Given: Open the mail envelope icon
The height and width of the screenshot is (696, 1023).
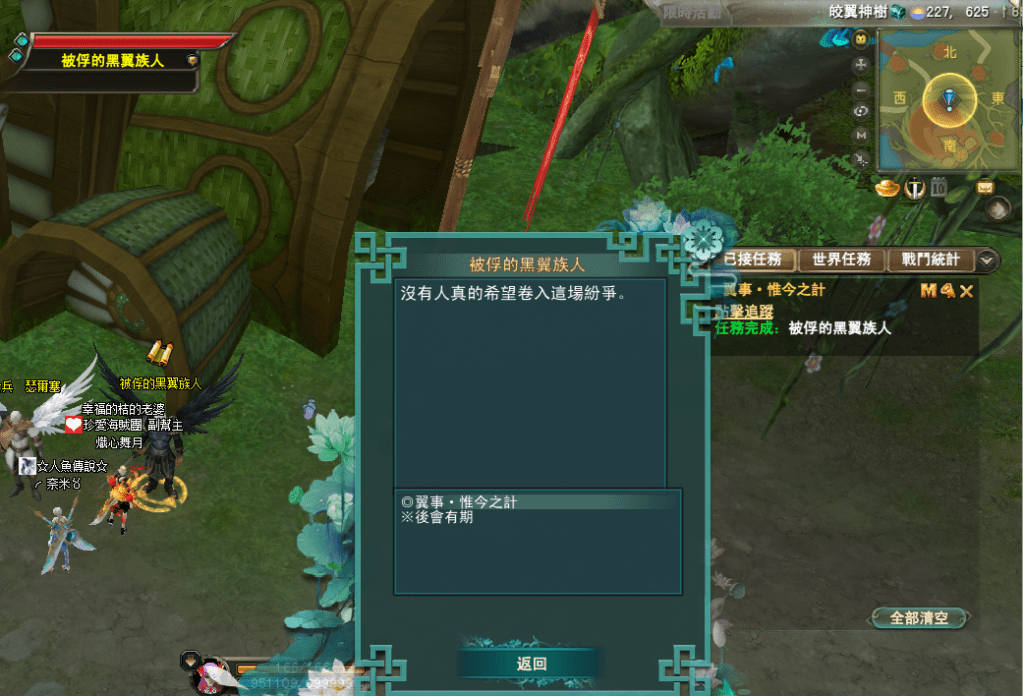Looking at the screenshot, I should point(985,187).
